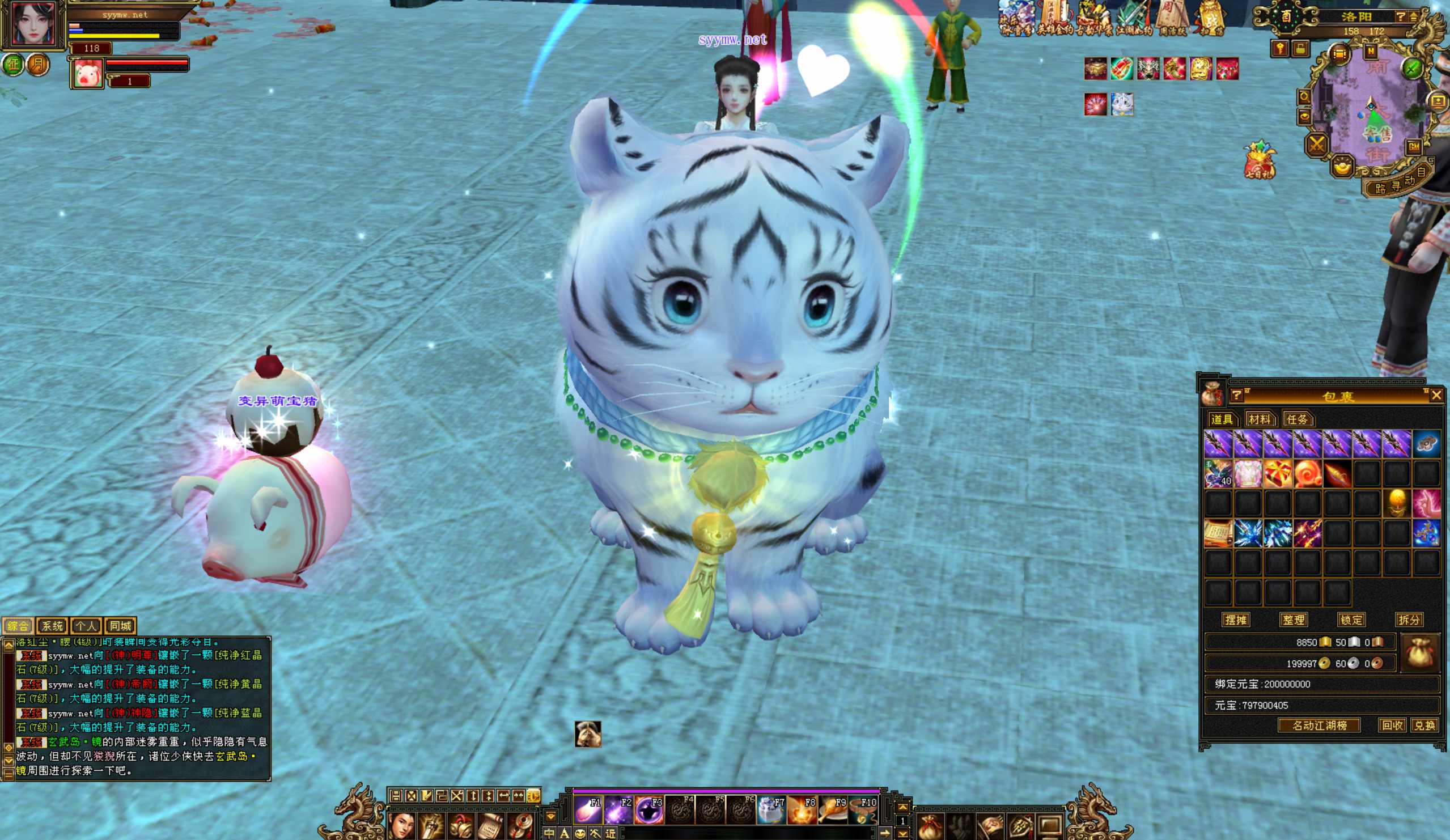Click the 兑换 exchange button
This screenshot has width=1450, height=840.
pos(1424,725)
